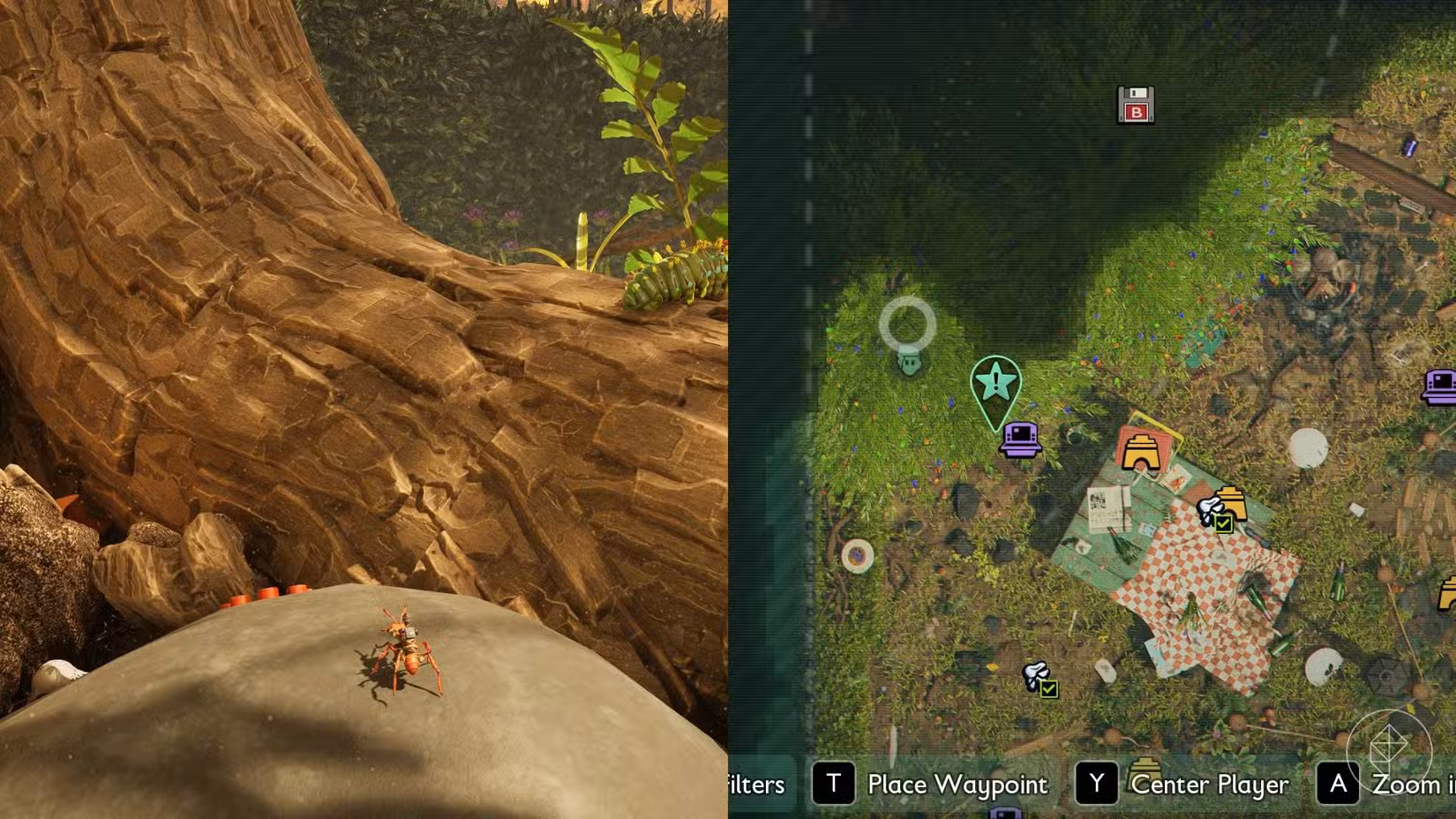The image size is (1456, 819).
Task: Select the red picnic landmark icon
Action: (1143, 451)
